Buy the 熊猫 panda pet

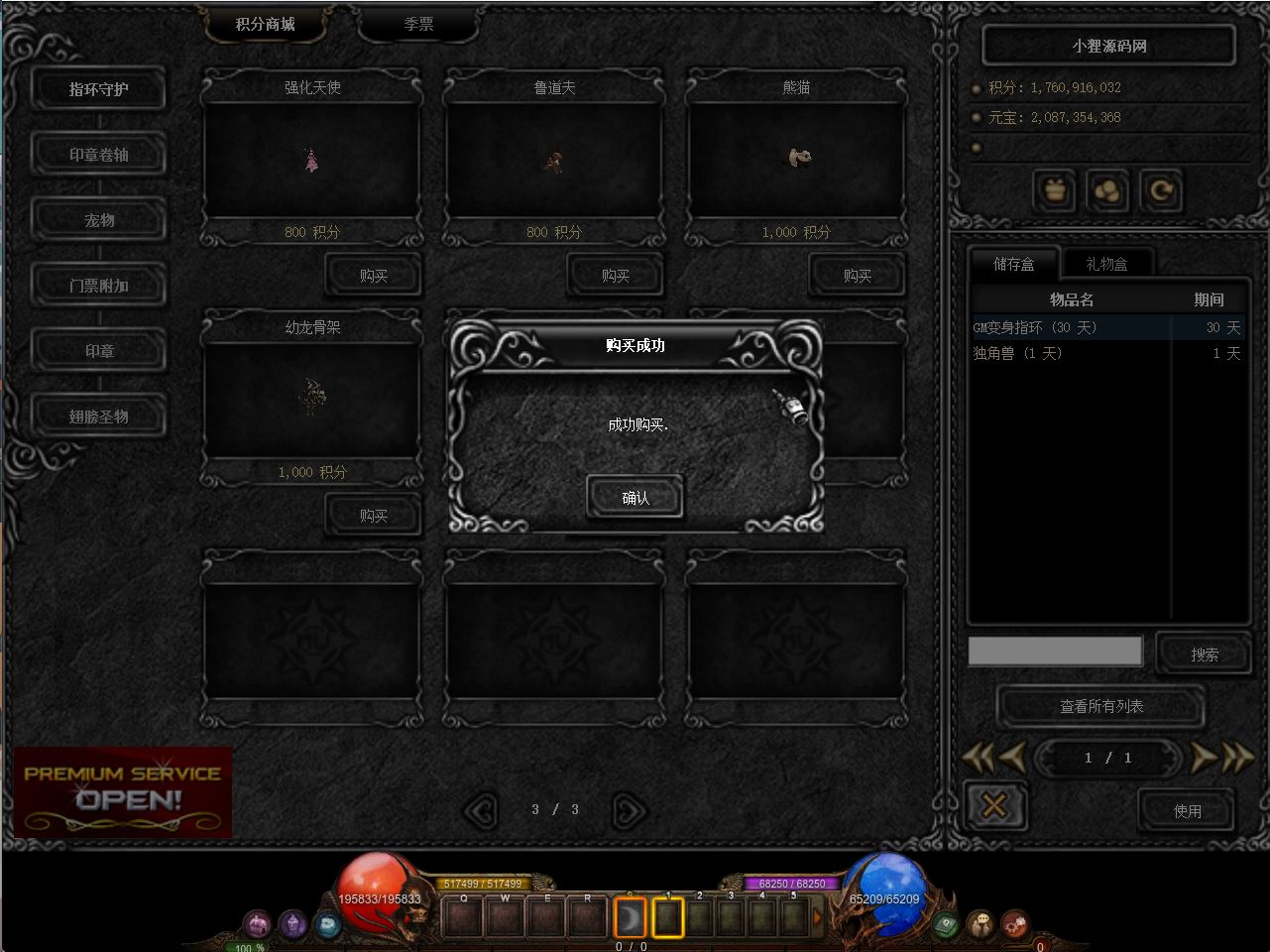857,276
